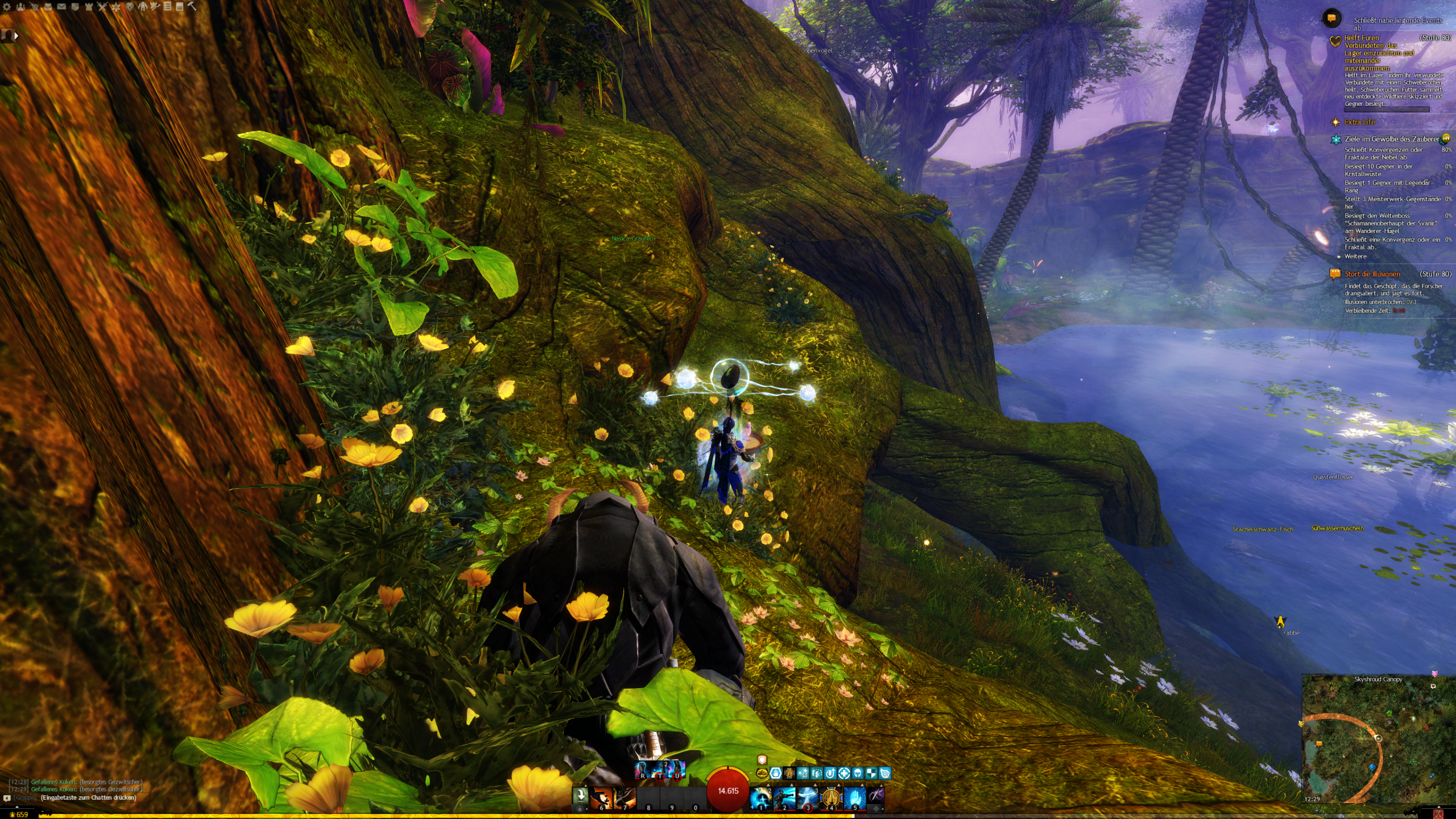
Task: Activate the green weapon swap arrow
Action: click(x=580, y=795)
